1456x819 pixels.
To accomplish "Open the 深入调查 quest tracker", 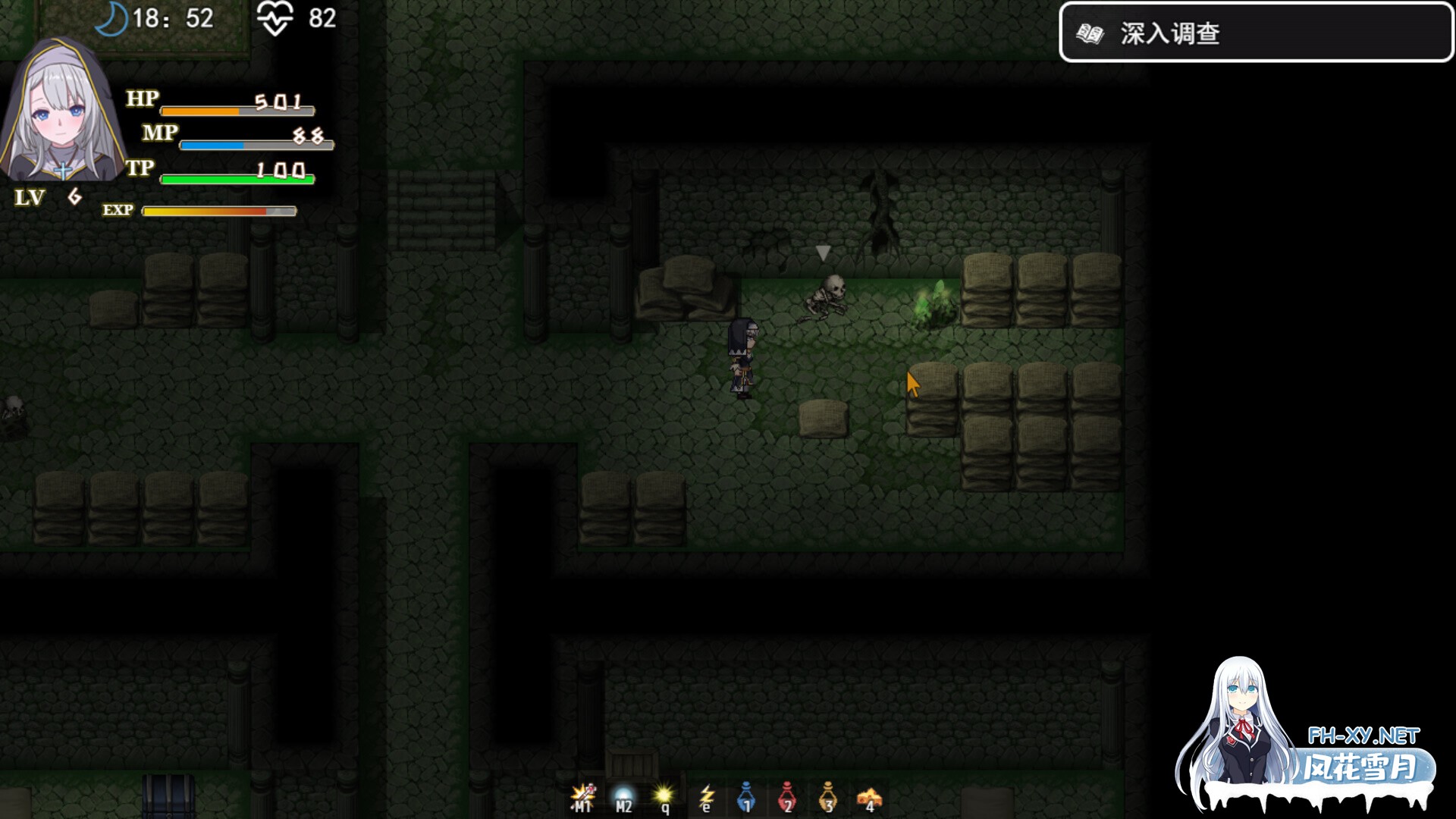I will (1255, 33).
